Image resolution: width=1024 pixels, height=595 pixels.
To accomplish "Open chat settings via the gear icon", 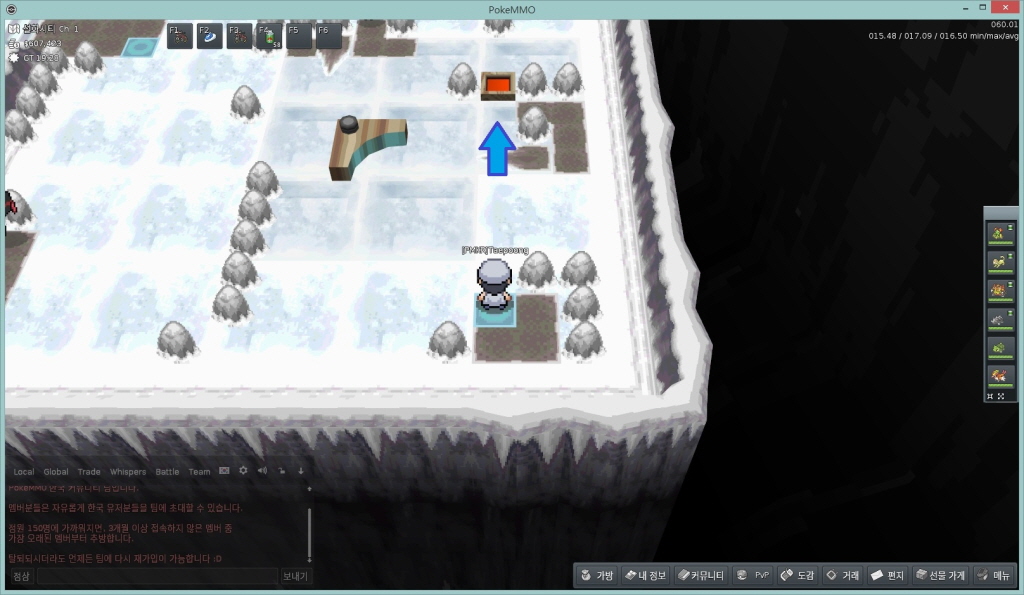I will coord(243,471).
